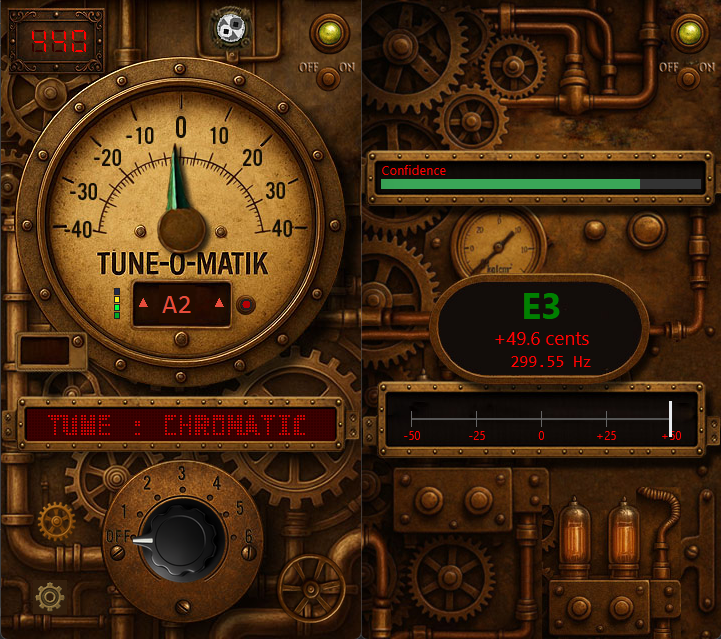Click the Tune: Chromatic mode display
The image size is (721, 639).
tap(180, 423)
